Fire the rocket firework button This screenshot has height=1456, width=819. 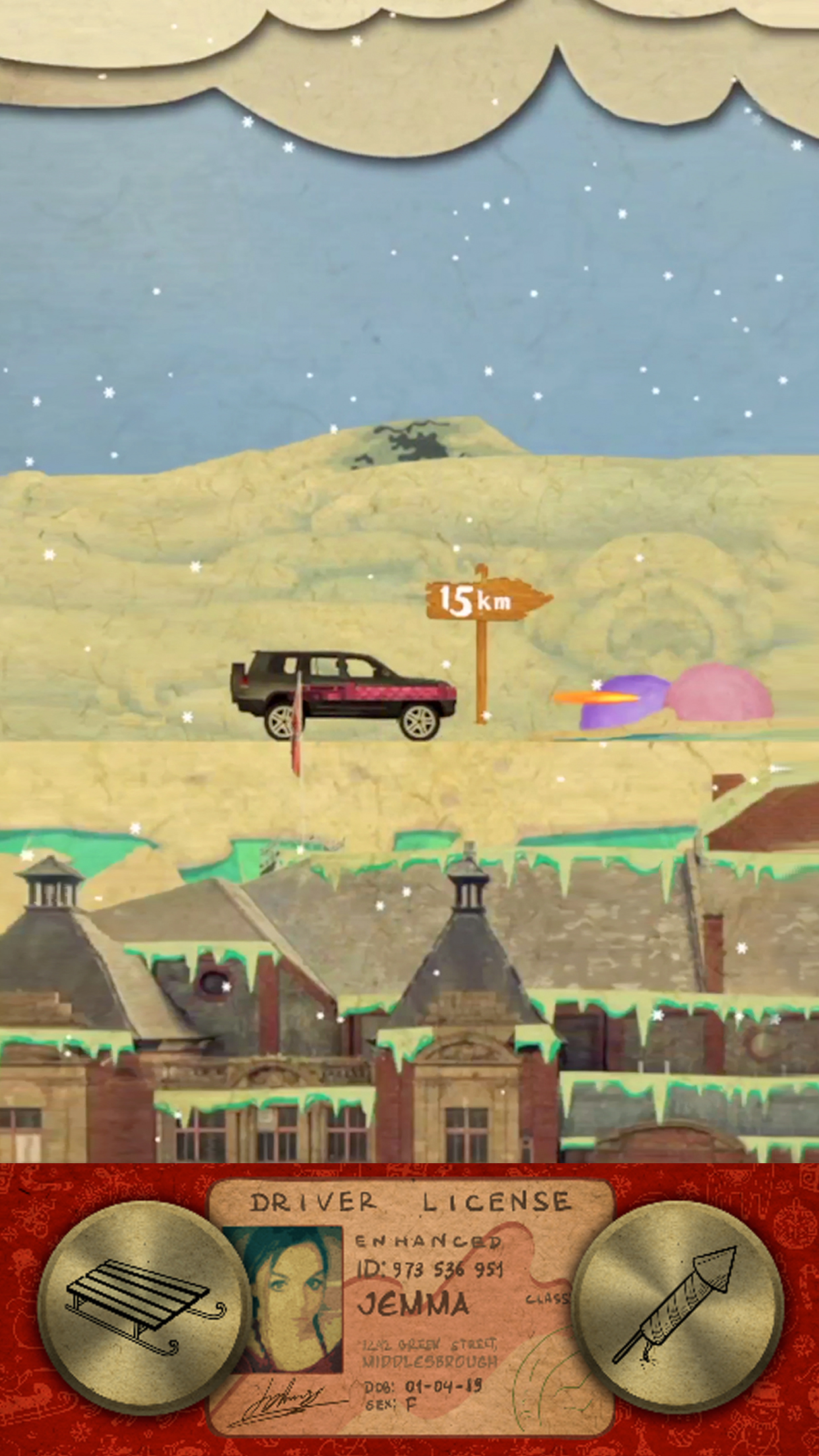coord(677,1302)
